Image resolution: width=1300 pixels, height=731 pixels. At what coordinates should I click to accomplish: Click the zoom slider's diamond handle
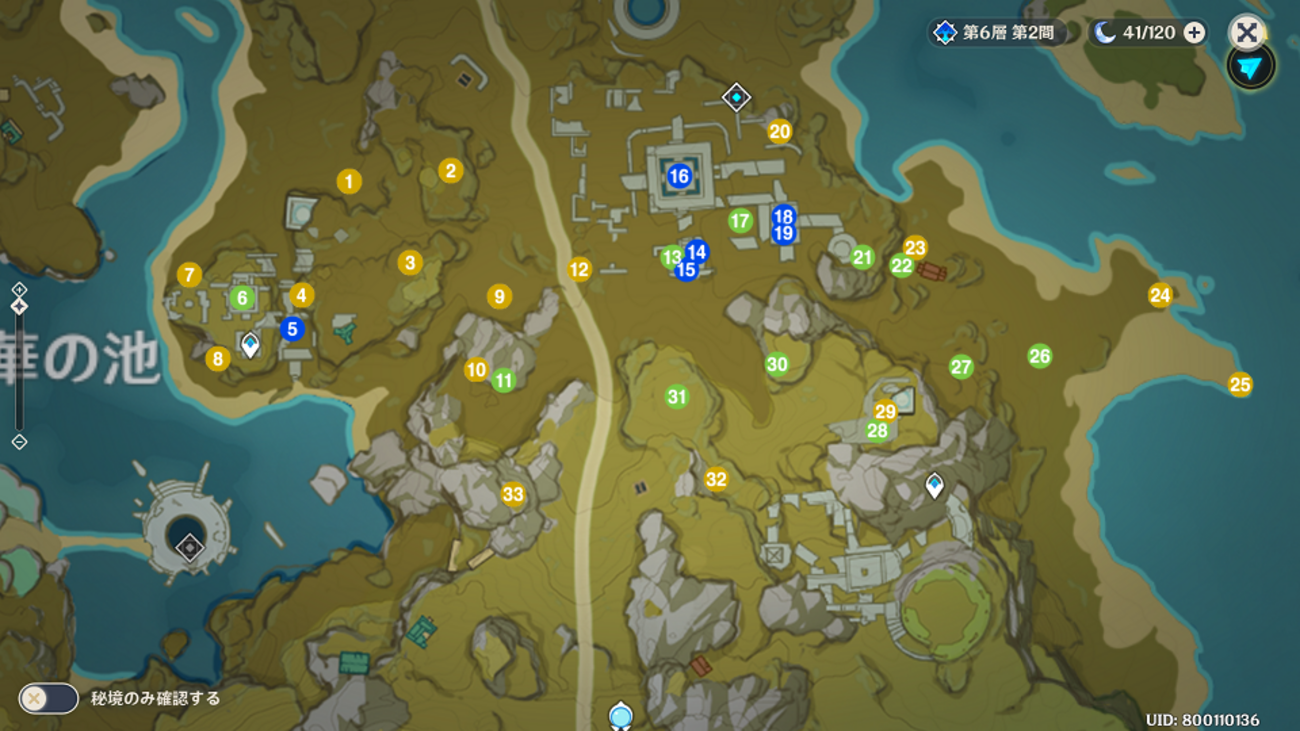[19, 307]
